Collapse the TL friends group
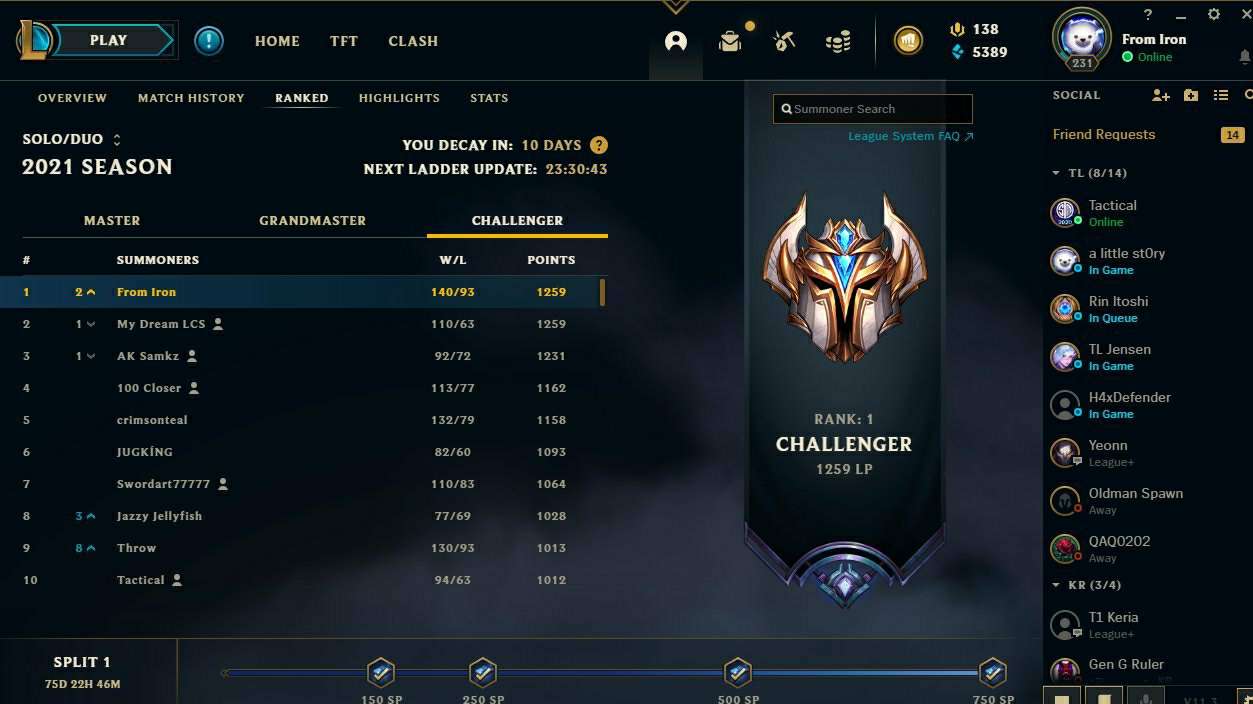 click(x=1056, y=173)
